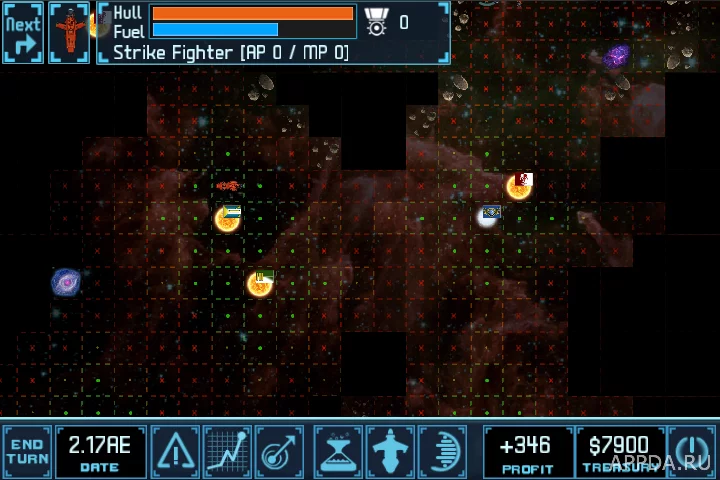Show the line graph statistics screen

[x=227, y=452]
